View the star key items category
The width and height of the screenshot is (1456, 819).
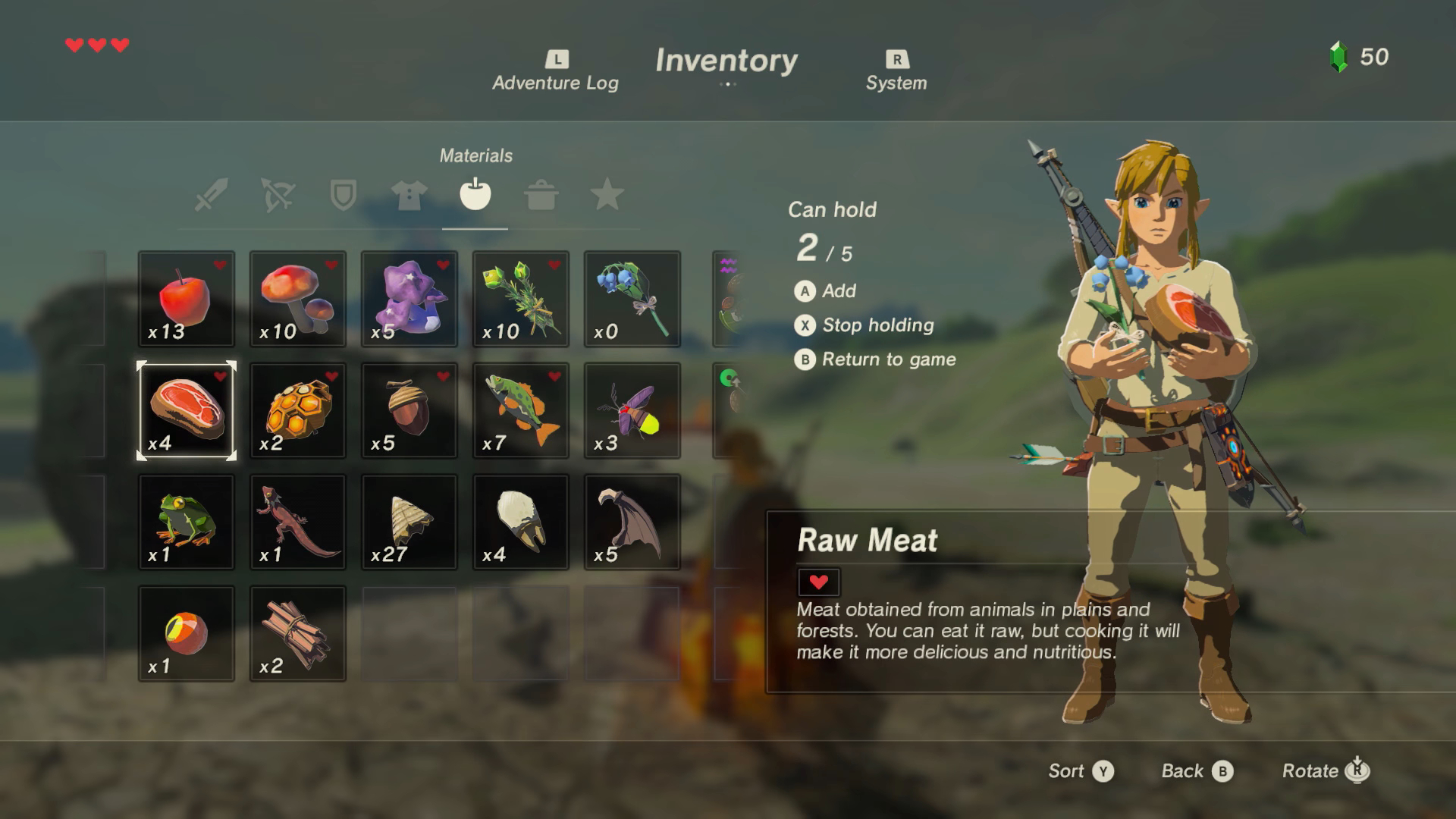[x=607, y=195]
